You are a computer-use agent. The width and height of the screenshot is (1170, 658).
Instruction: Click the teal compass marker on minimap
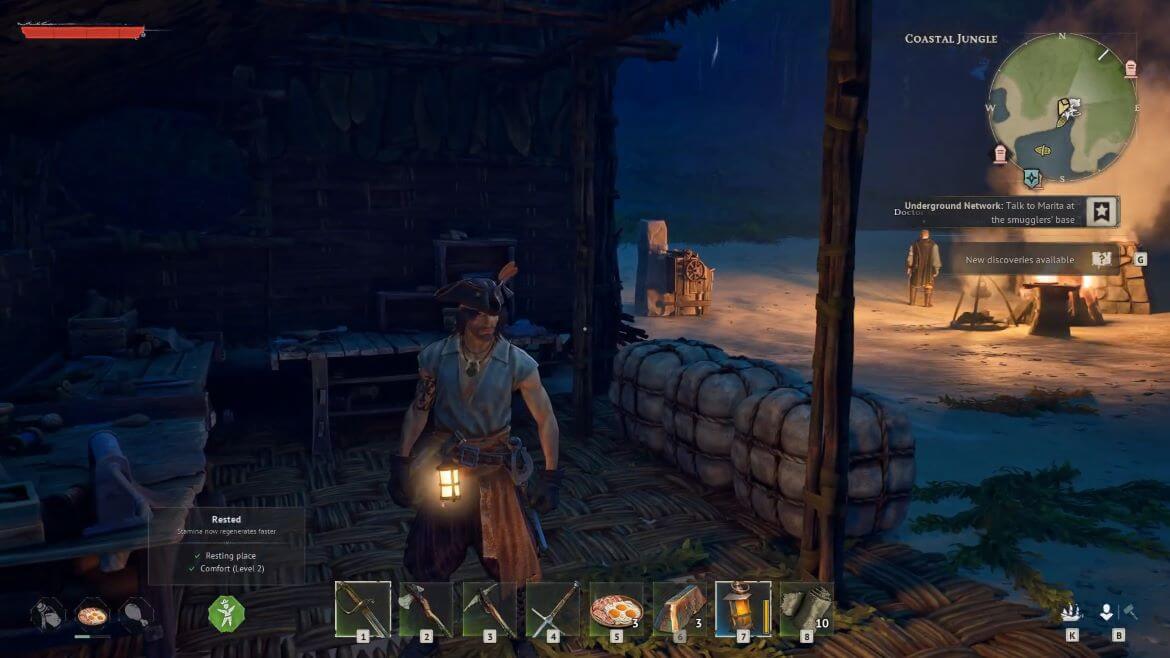tap(1033, 178)
